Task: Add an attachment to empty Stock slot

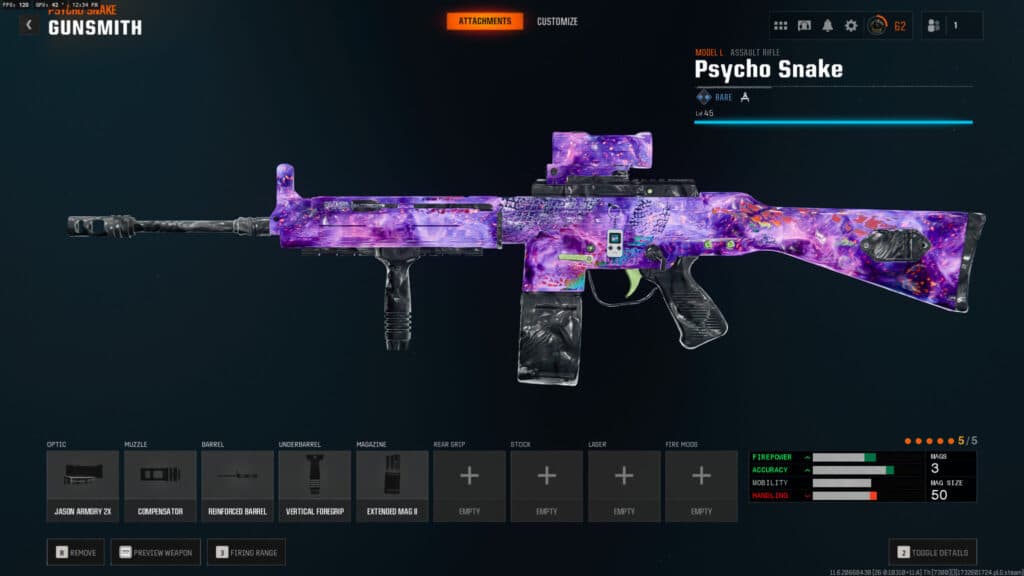Action: coord(547,485)
